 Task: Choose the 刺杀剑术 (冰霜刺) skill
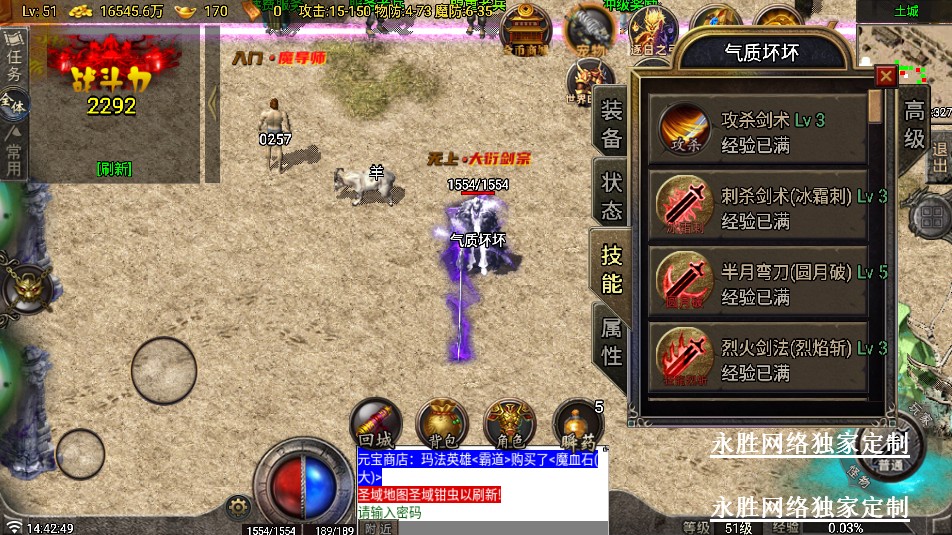click(x=757, y=207)
